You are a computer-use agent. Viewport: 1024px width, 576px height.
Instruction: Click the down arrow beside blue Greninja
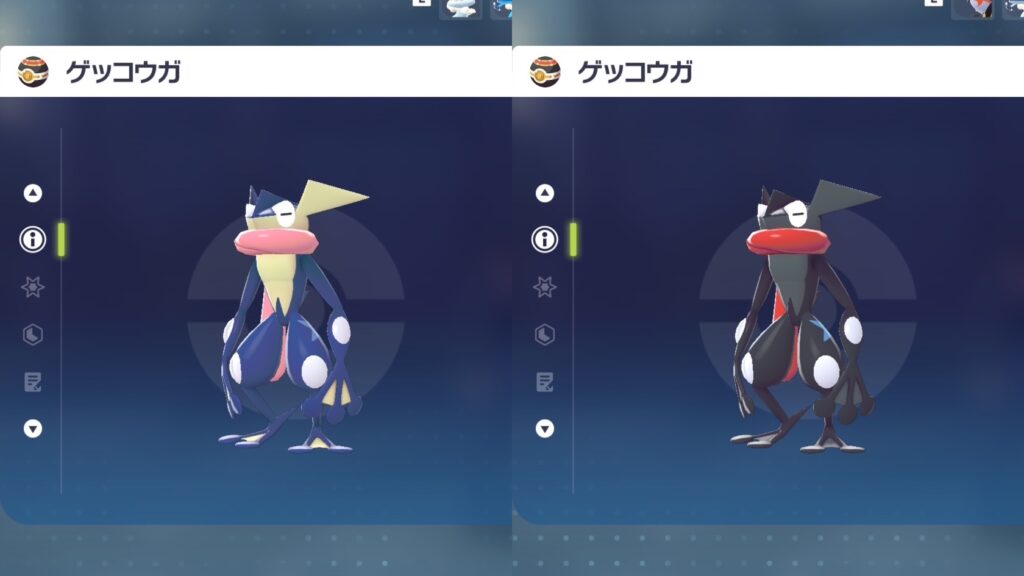[x=33, y=428]
